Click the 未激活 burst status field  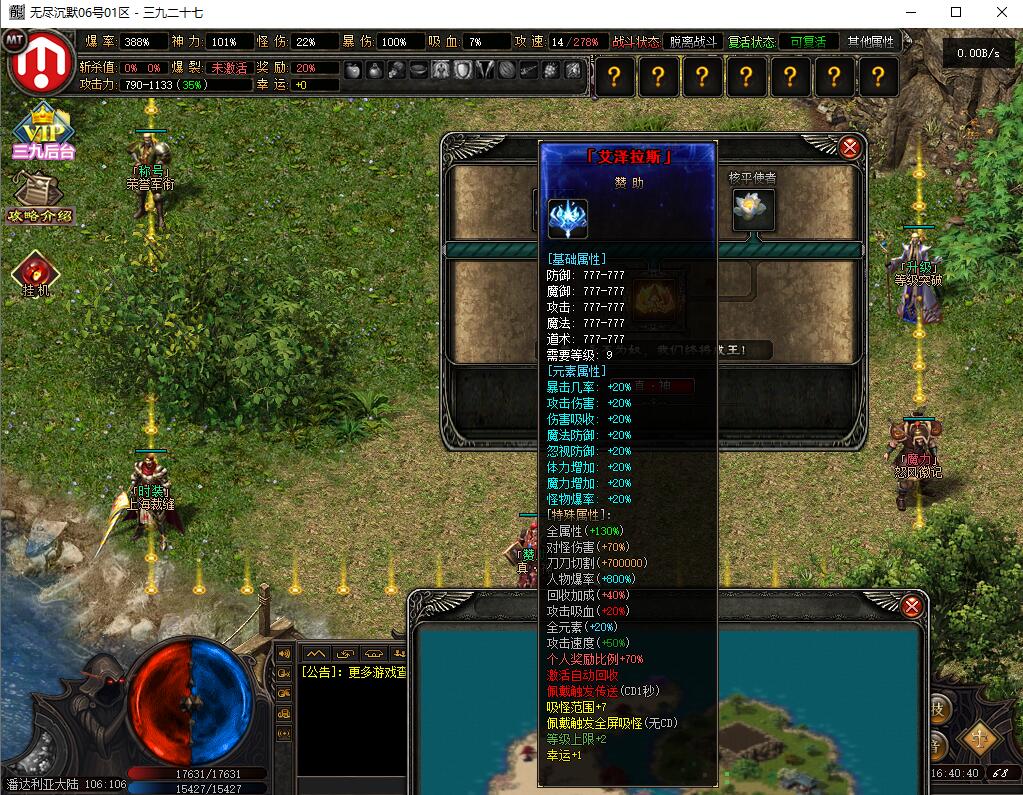point(228,68)
